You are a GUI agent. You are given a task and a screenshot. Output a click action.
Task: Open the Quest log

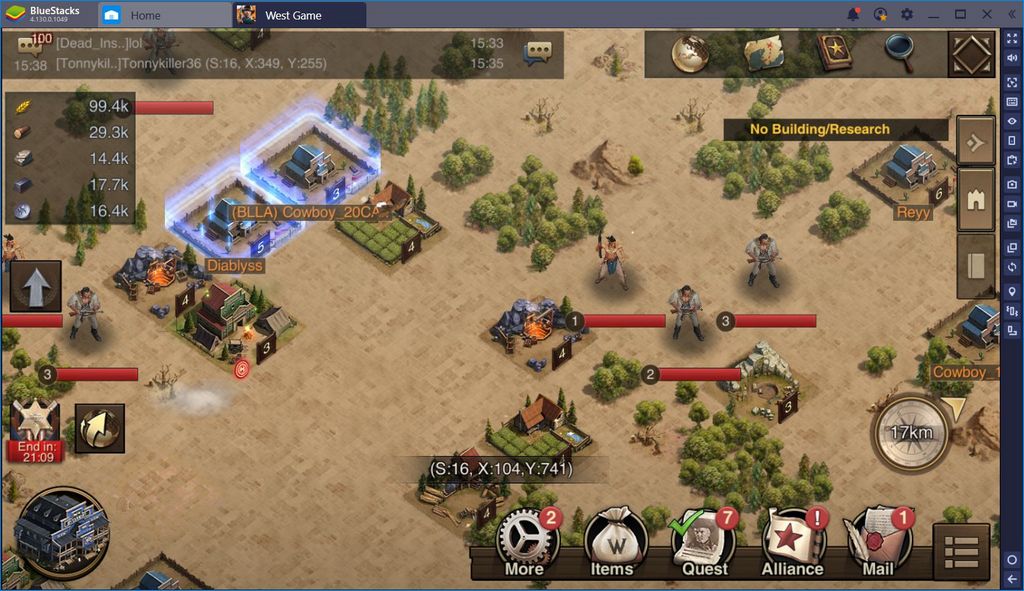(703, 543)
